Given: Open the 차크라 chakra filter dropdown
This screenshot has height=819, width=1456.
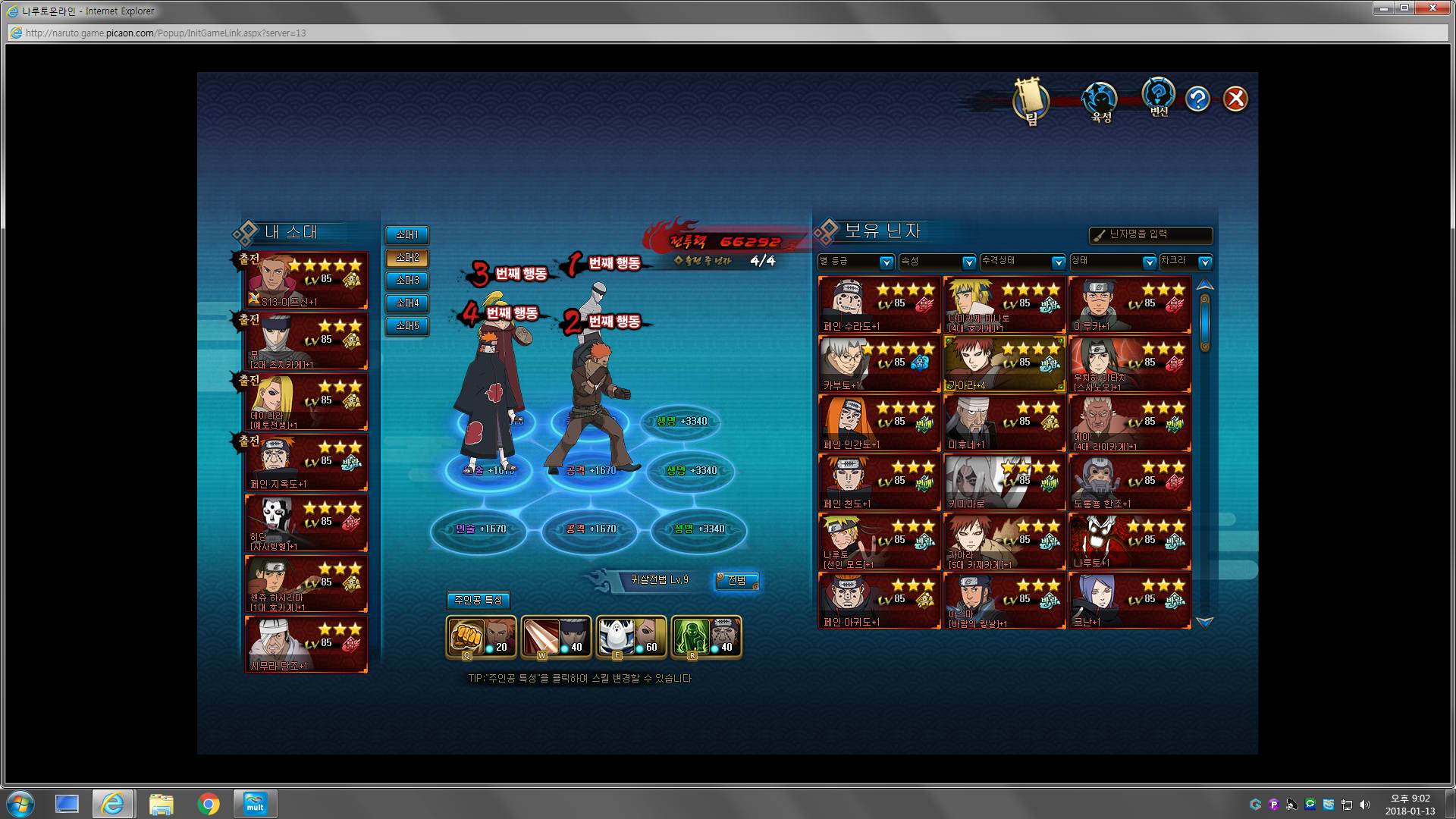Looking at the screenshot, I should pyautogui.click(x=1186, y=262).
